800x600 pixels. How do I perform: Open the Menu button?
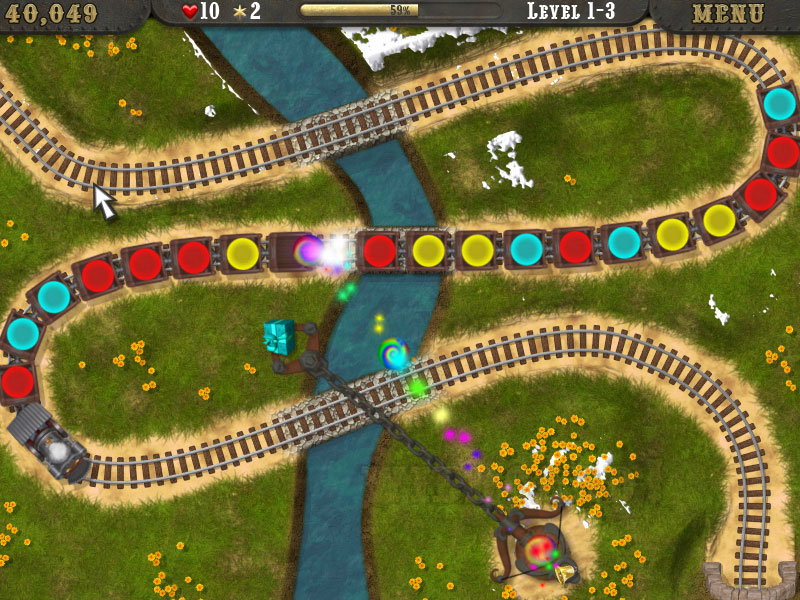pyautogui.click(x=727, y=14)
